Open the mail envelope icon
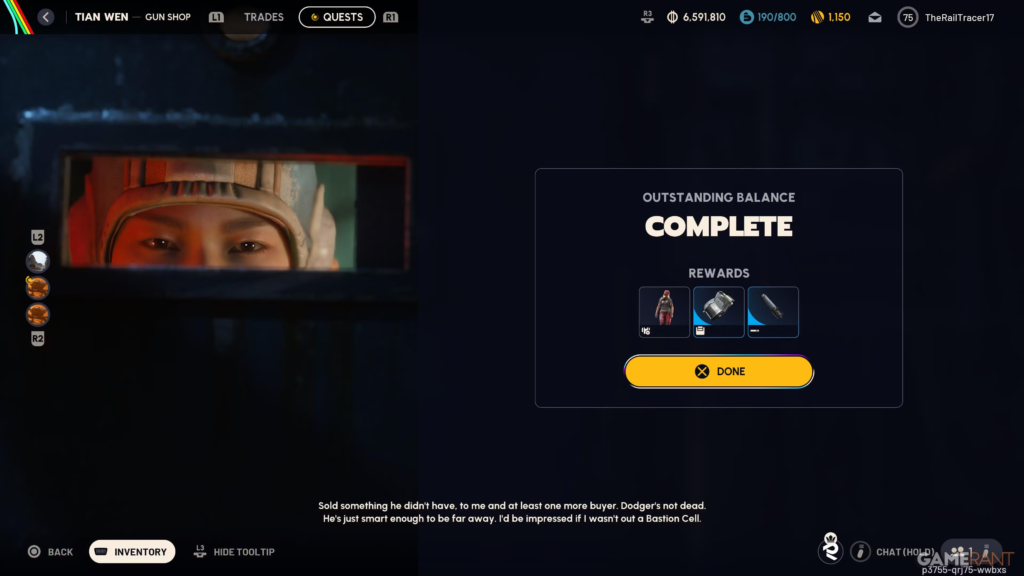Image resolution: width=1024 pixels, height=576 pixels. point(875,17)
